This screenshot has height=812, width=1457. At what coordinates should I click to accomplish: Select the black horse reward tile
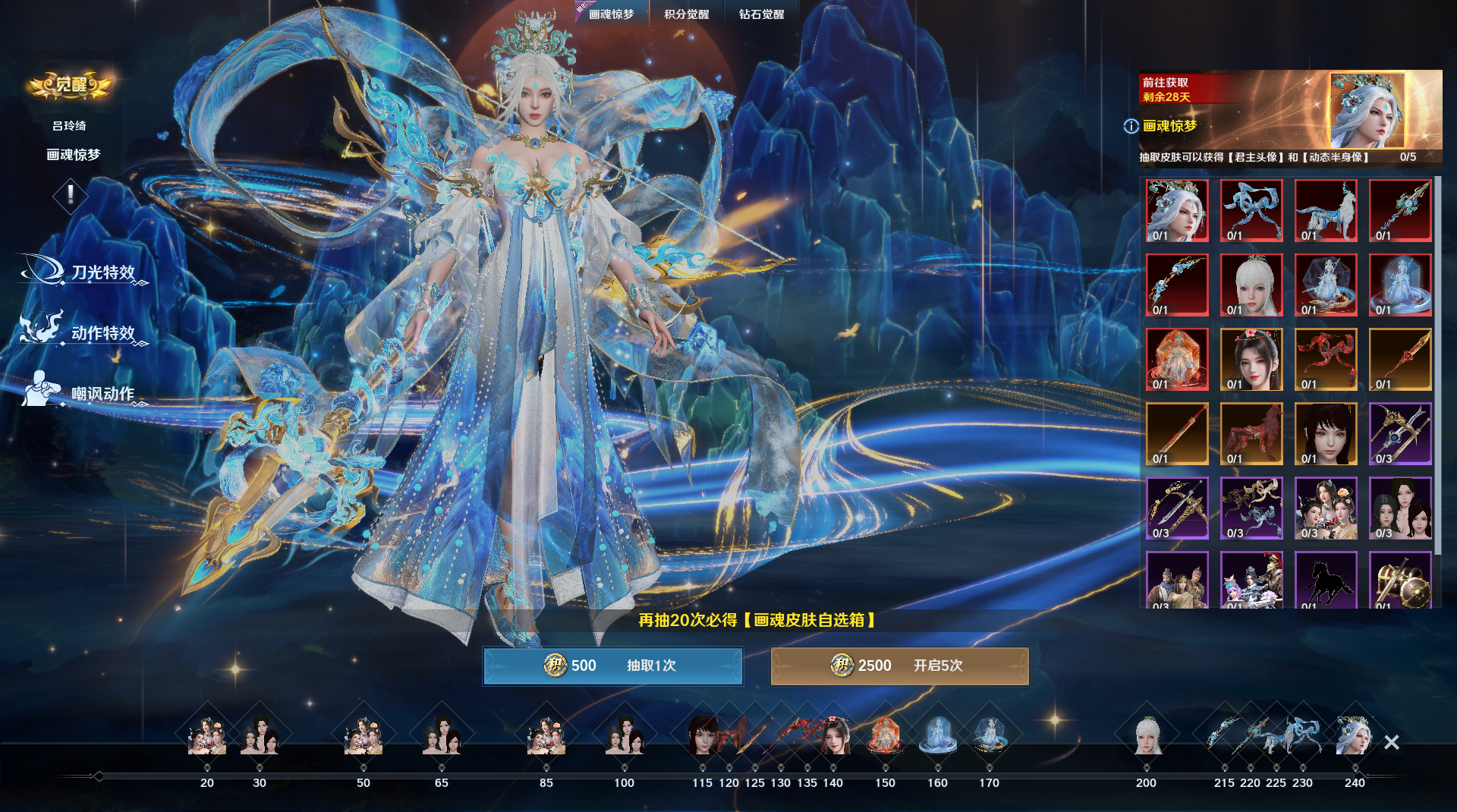point(1326,581)
